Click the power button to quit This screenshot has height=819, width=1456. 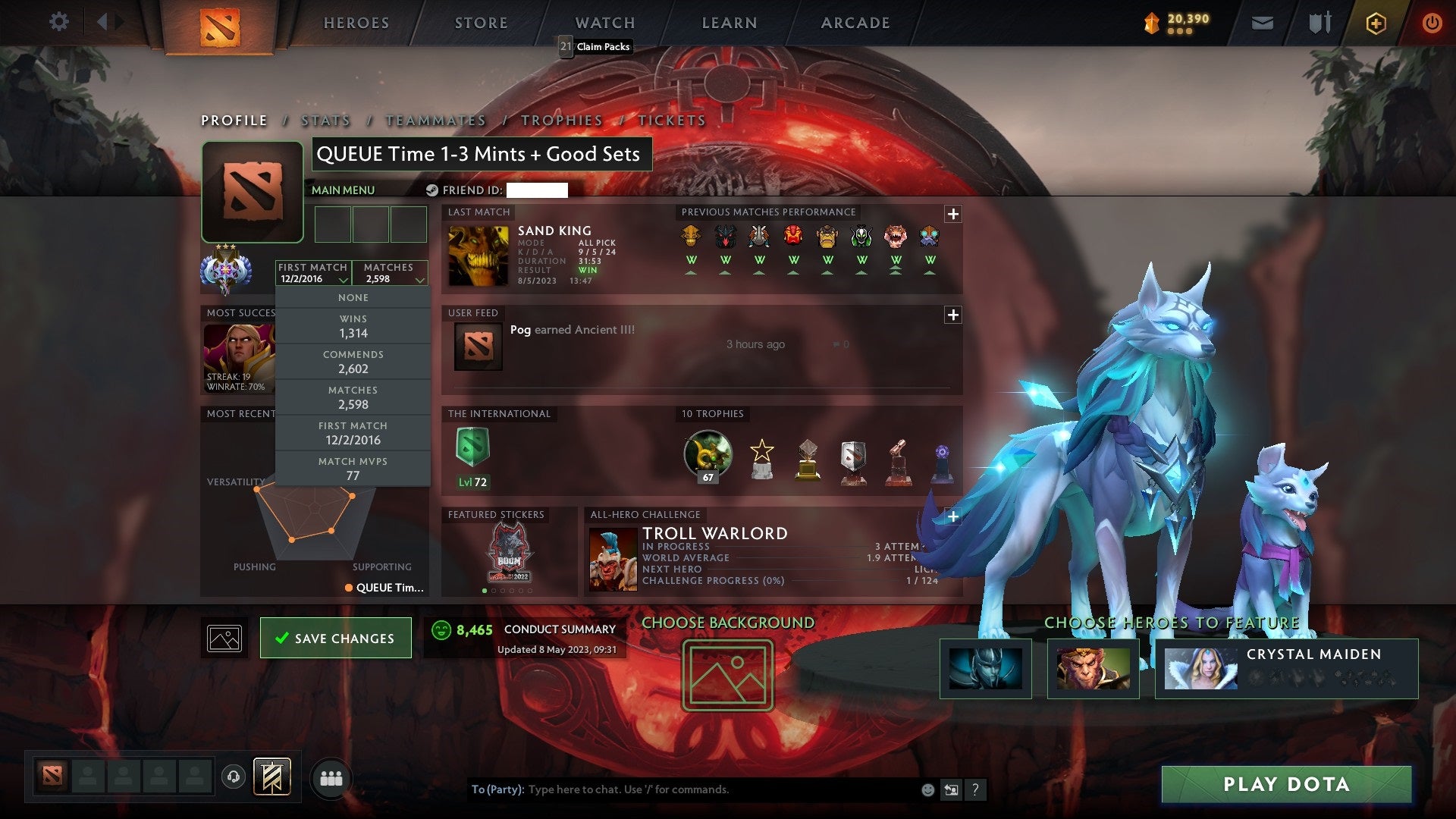(1432, 23)
